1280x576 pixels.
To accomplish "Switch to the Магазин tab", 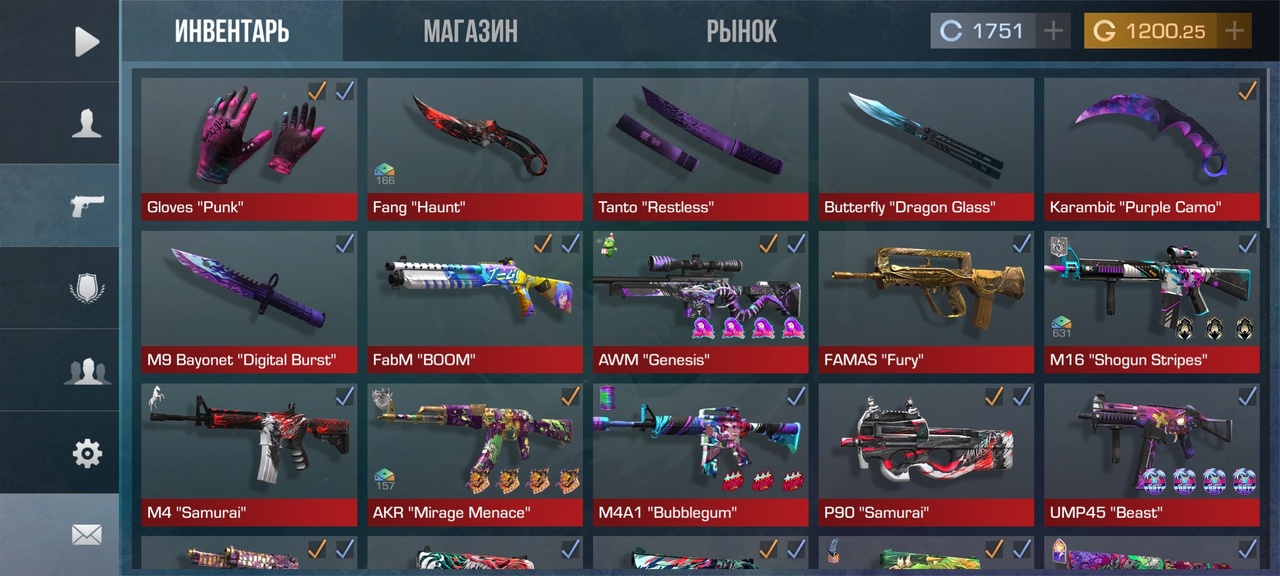I will click(470, 31).
